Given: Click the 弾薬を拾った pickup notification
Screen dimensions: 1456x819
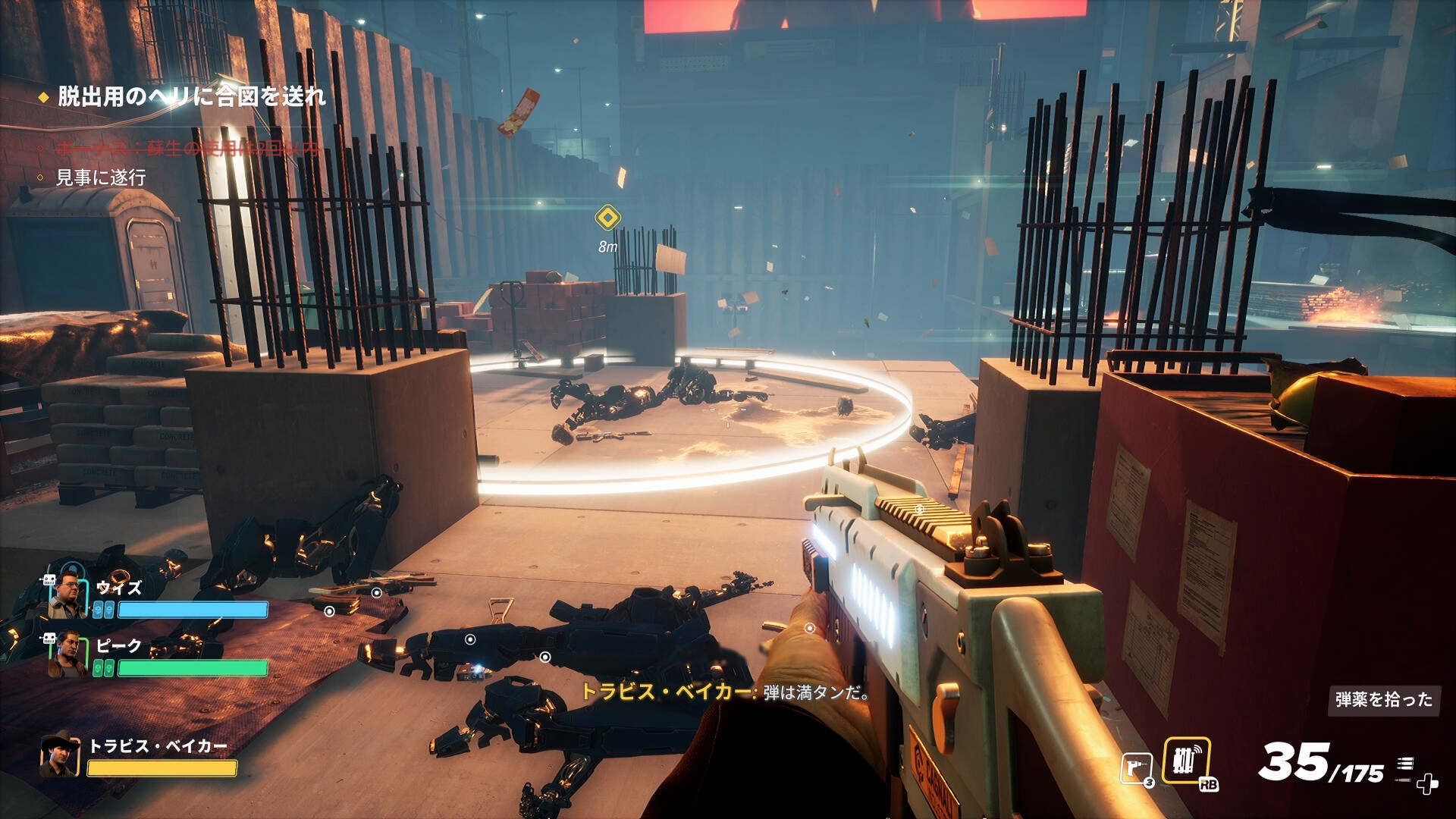Looking at the screenshot, I should tap(1383, 699).
